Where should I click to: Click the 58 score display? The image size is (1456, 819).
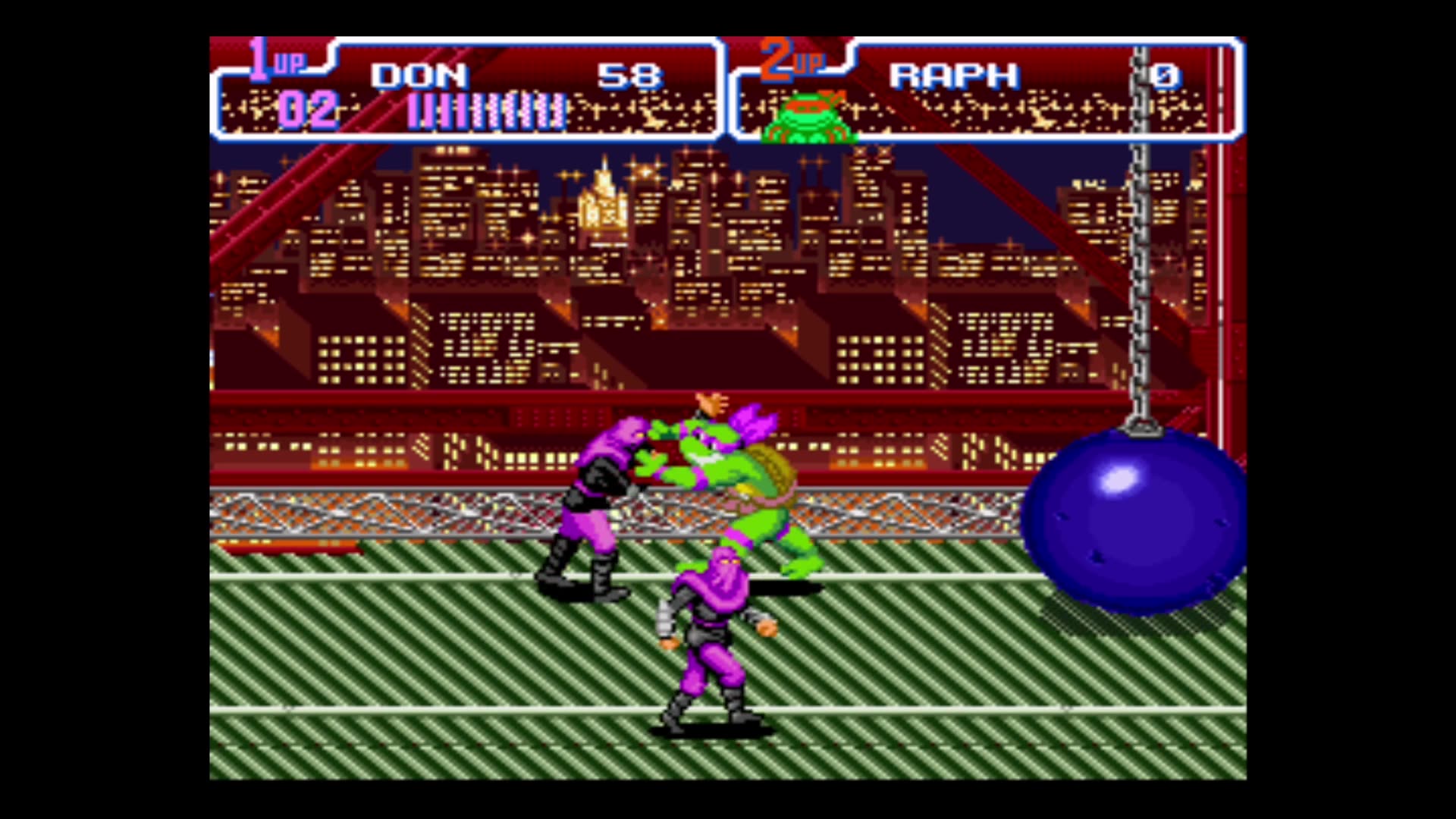click(629, 74)
